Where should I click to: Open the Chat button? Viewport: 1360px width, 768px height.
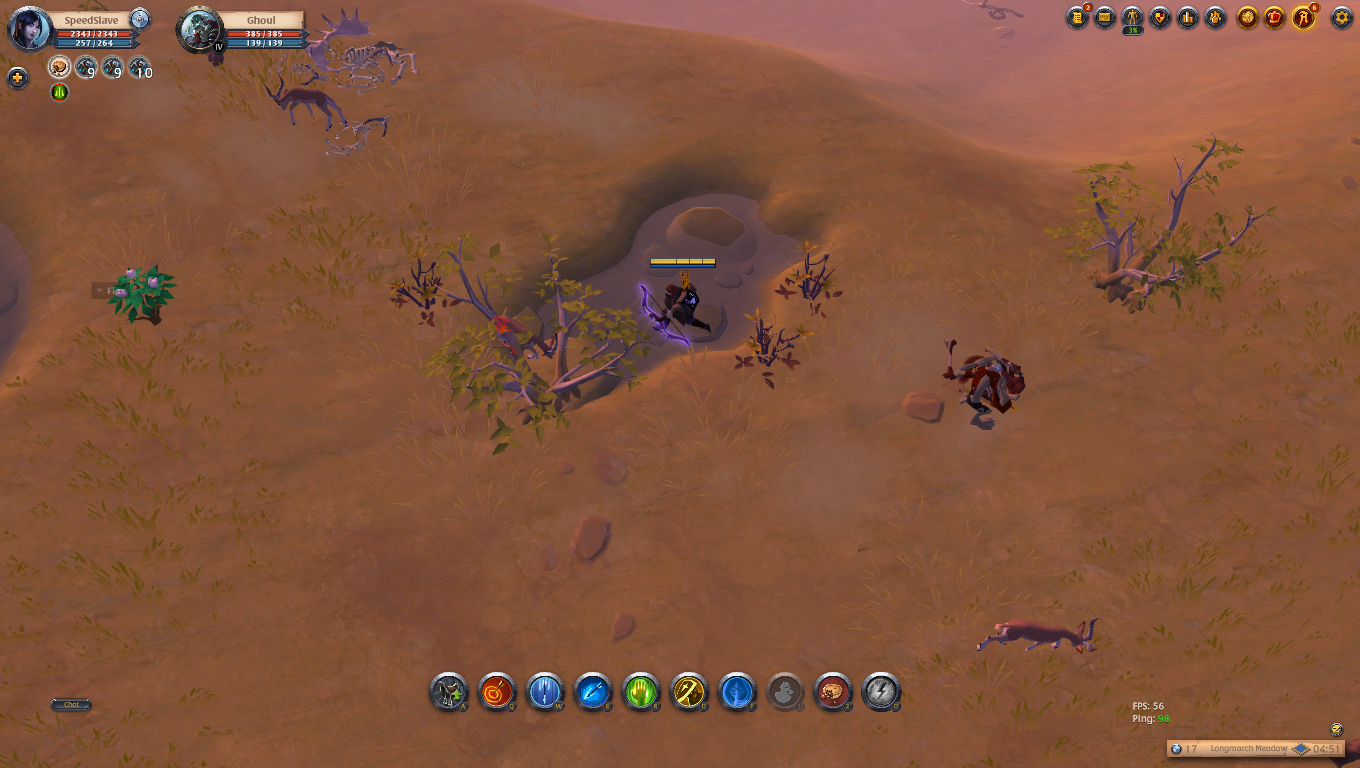71,705
